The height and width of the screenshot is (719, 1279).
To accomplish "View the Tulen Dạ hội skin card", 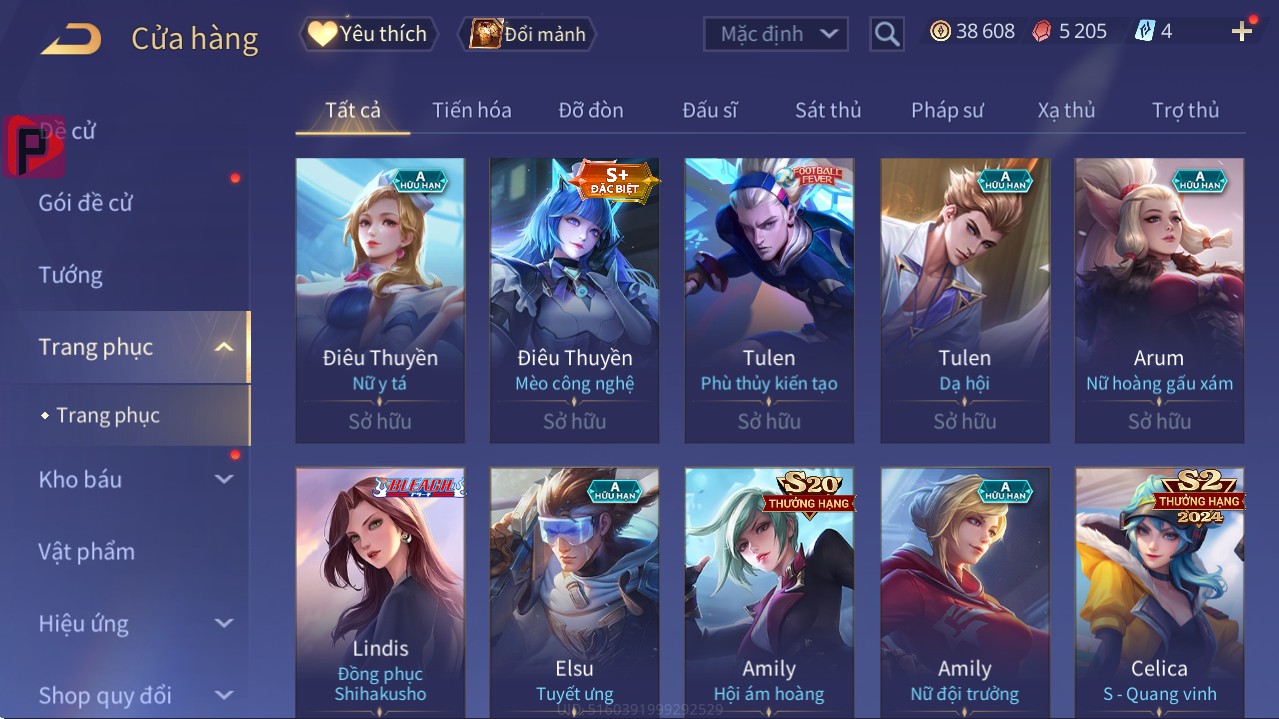I will click(964, 300).
